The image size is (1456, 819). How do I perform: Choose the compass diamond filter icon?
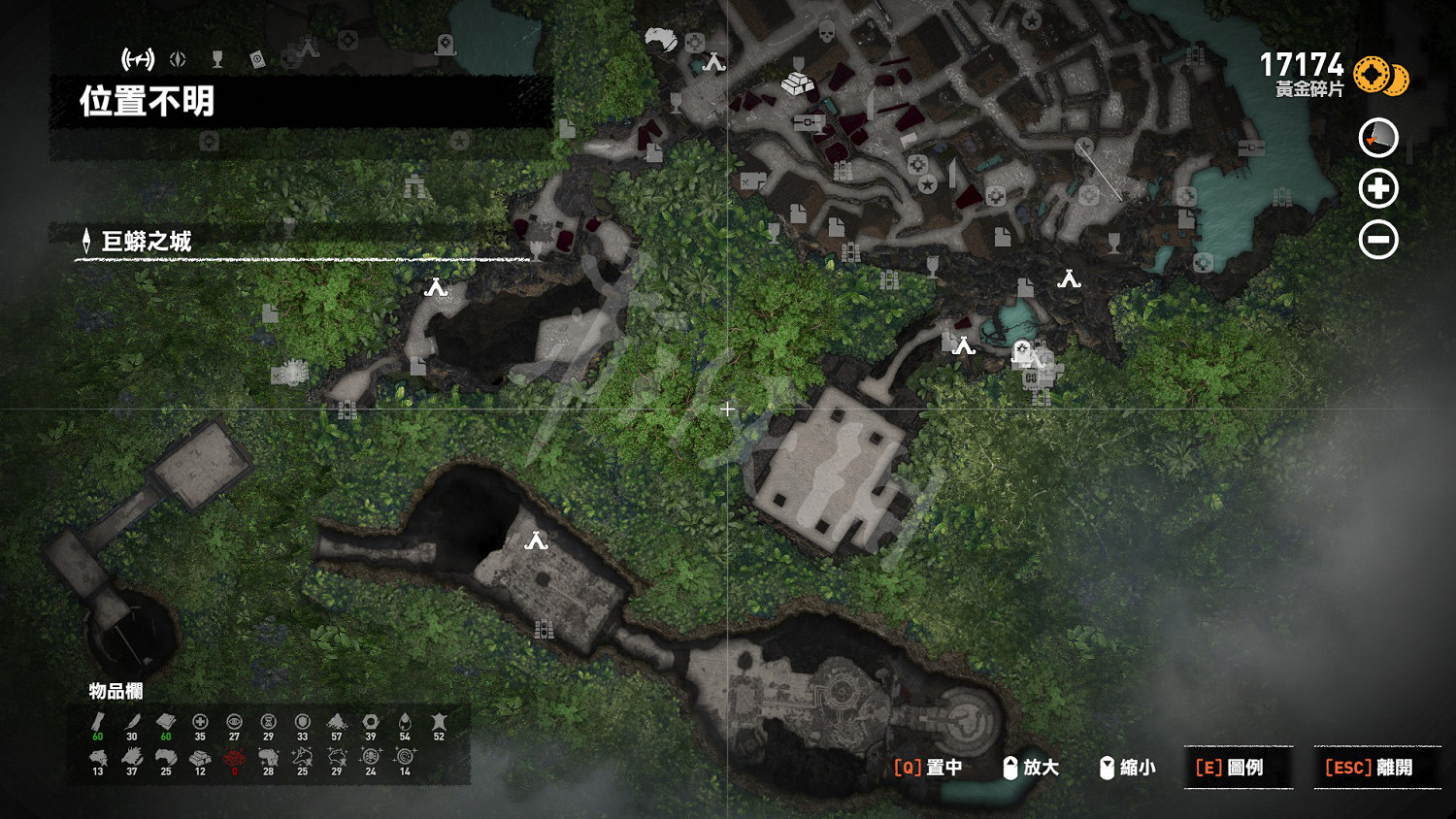click(178, 60)
